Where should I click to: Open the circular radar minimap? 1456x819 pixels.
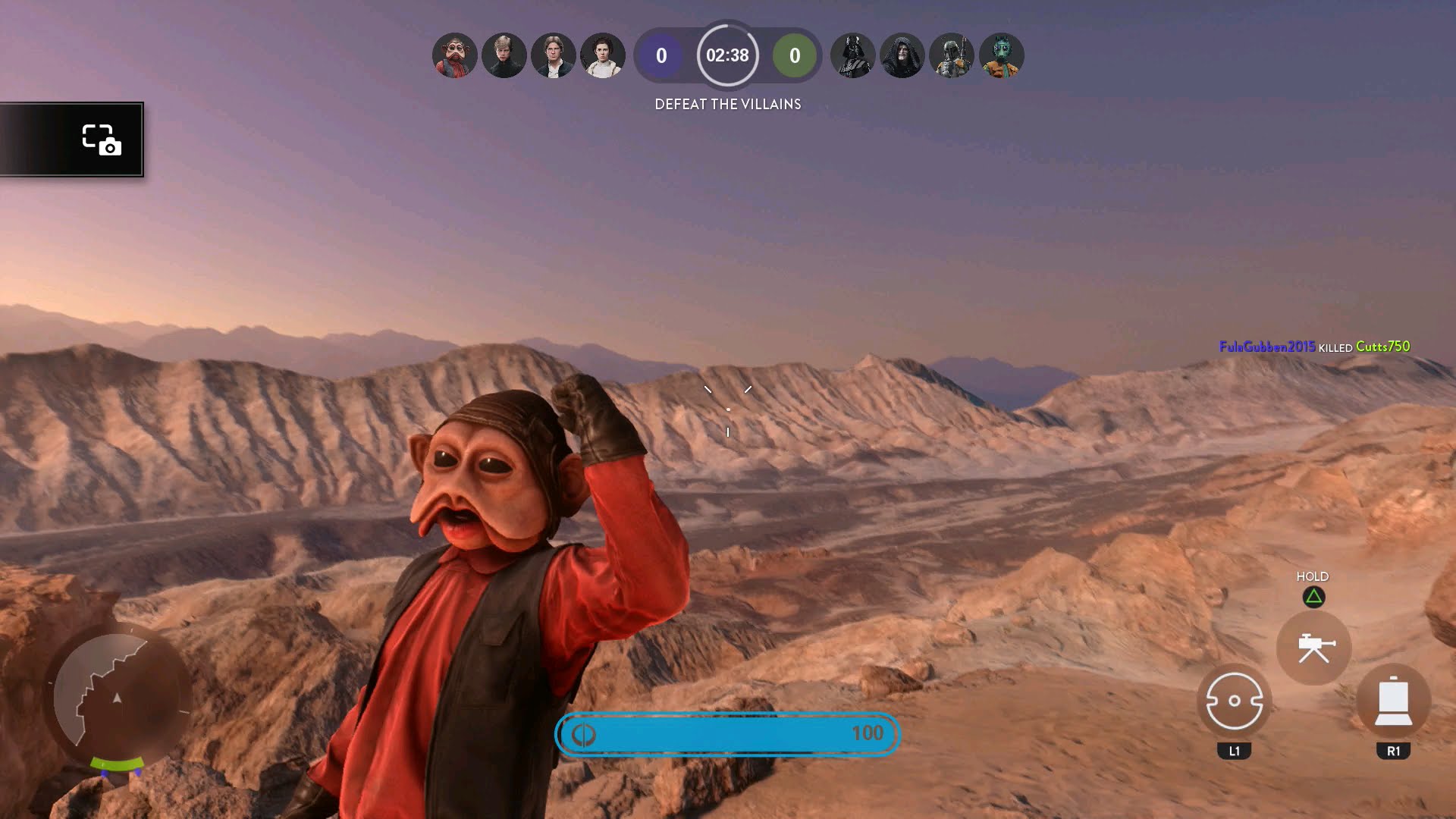(118, 698)
